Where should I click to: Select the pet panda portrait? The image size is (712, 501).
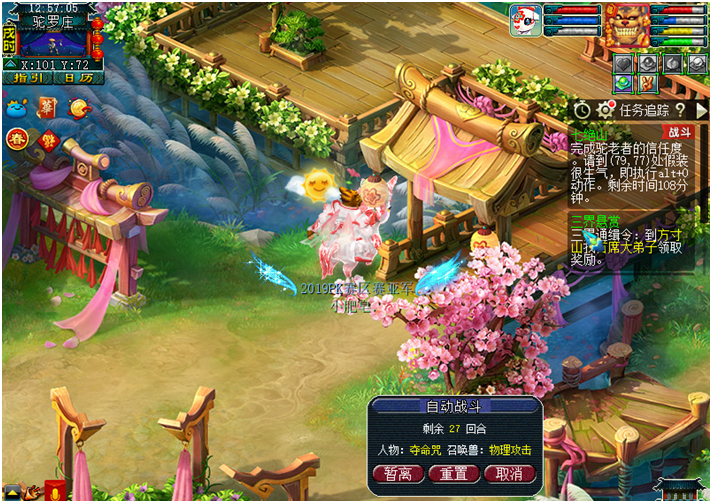coord(524,20)
